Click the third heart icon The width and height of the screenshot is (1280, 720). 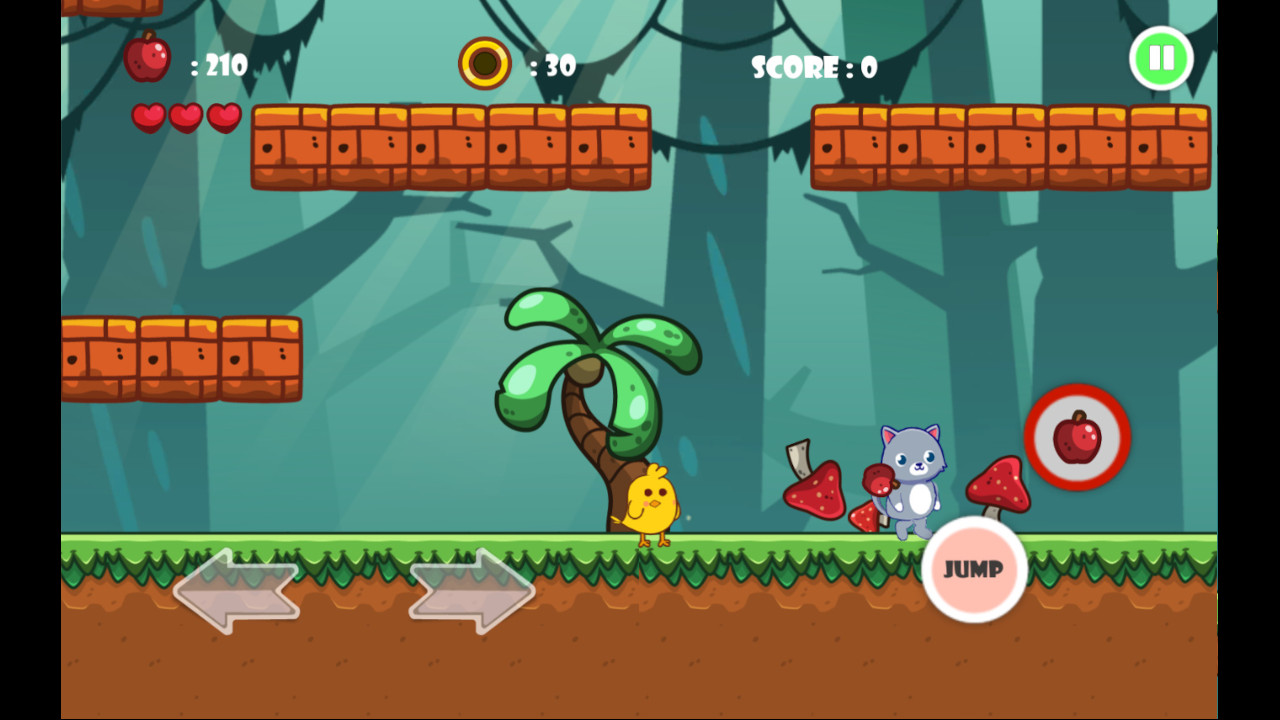point(226,117)
